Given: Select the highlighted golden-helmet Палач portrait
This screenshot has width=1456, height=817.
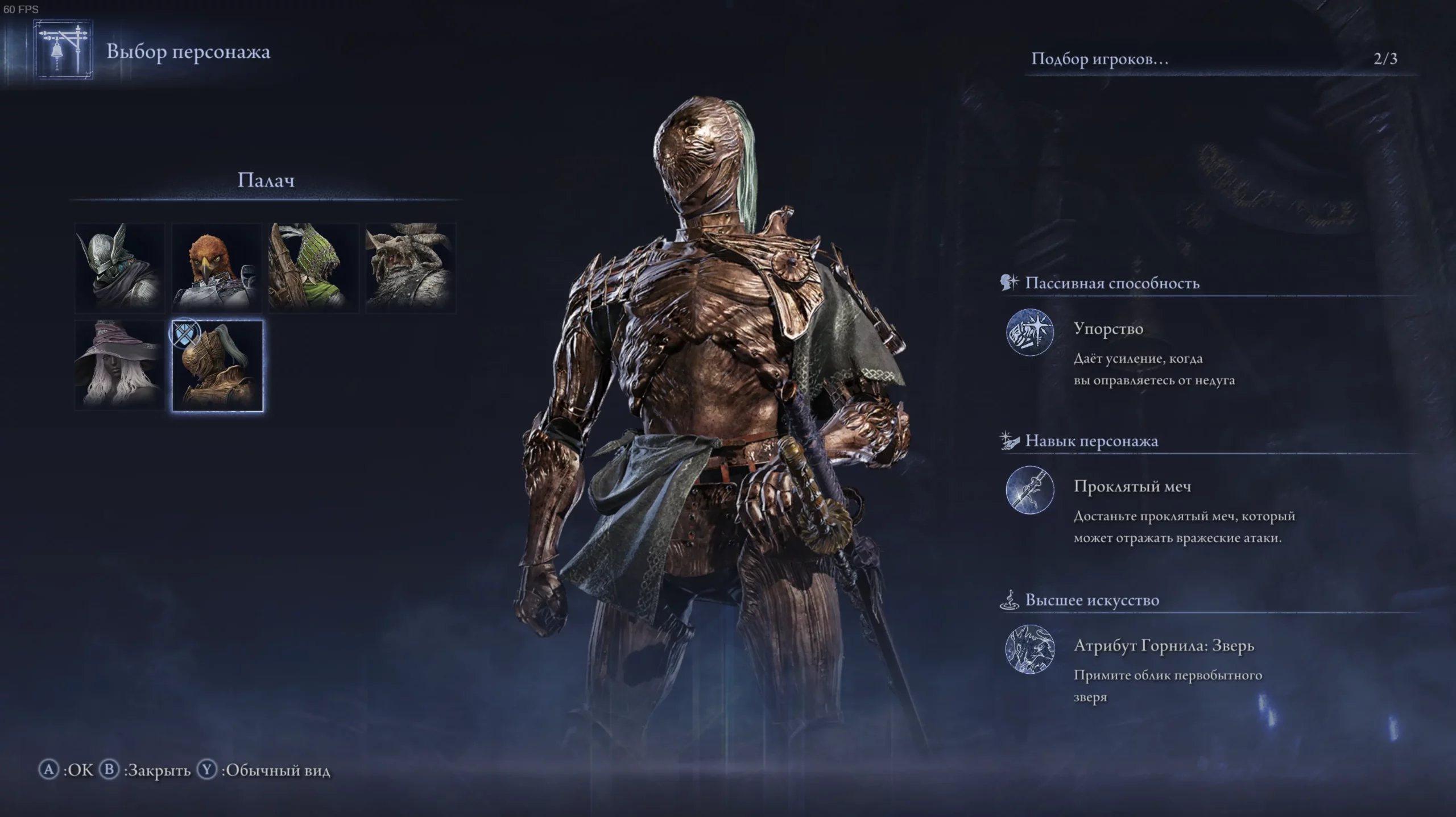Looking at the screenshot, I should (217, 366).
